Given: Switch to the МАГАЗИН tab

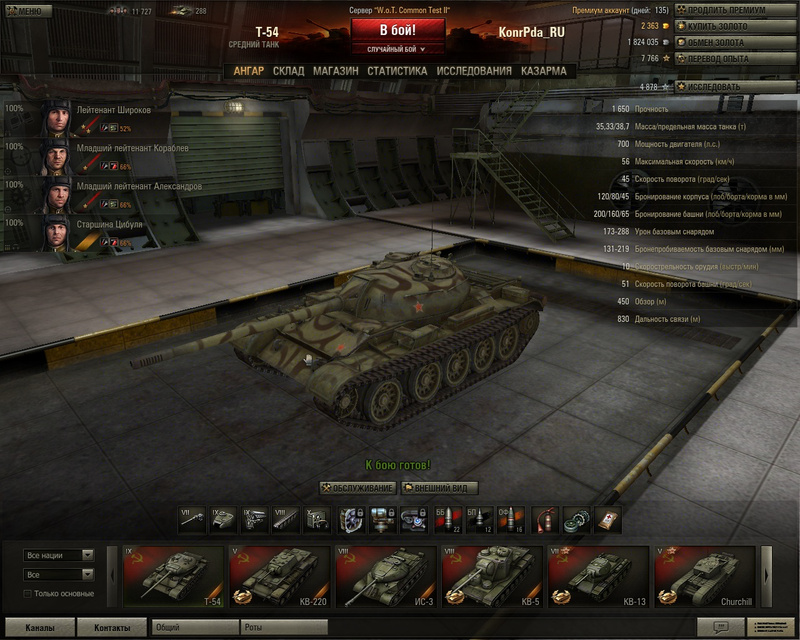Looking at the screenshot, I should click(335, 71).
